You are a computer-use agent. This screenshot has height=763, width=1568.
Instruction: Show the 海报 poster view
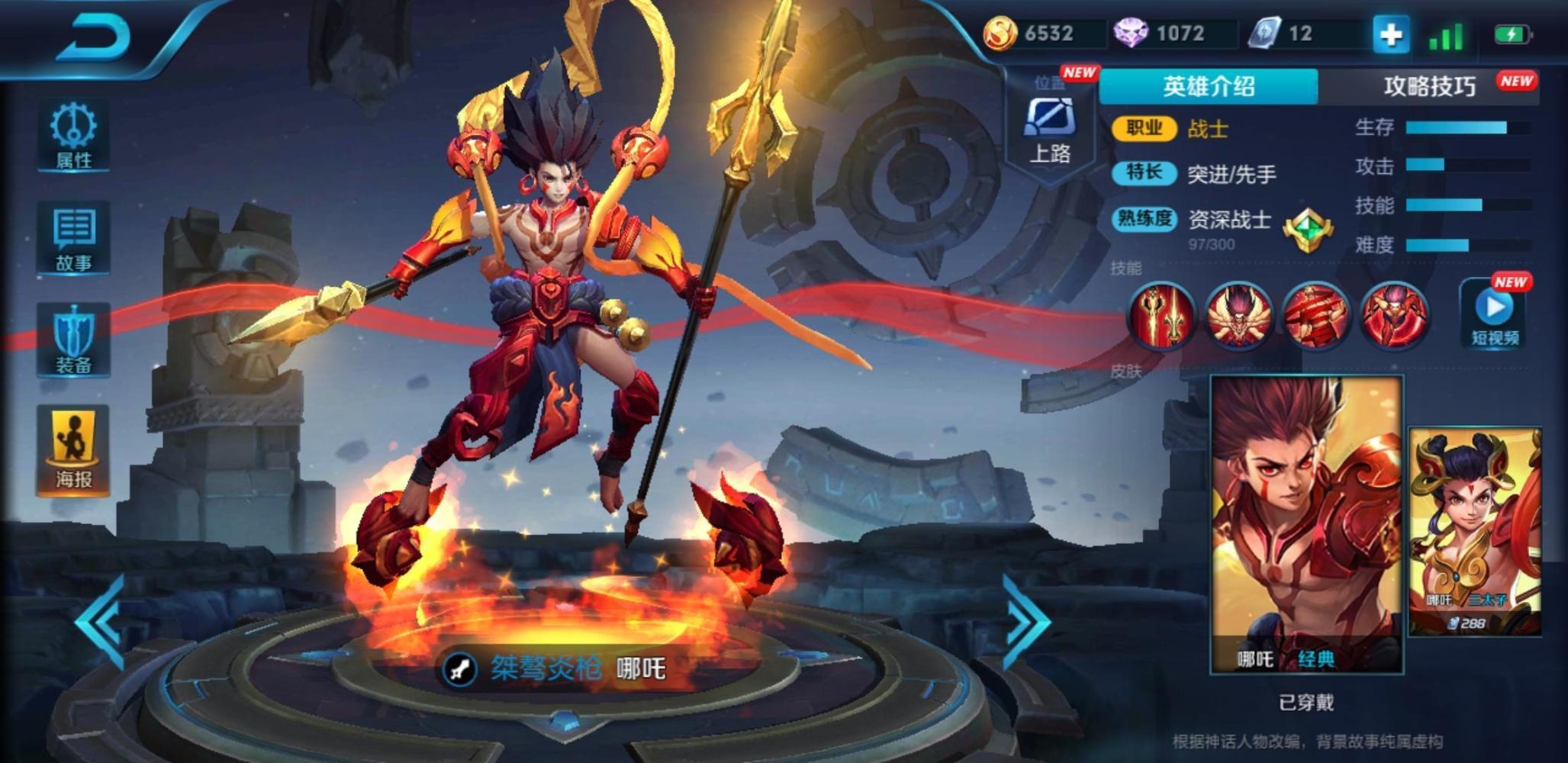pyautogui.click(x=73, y=449)
